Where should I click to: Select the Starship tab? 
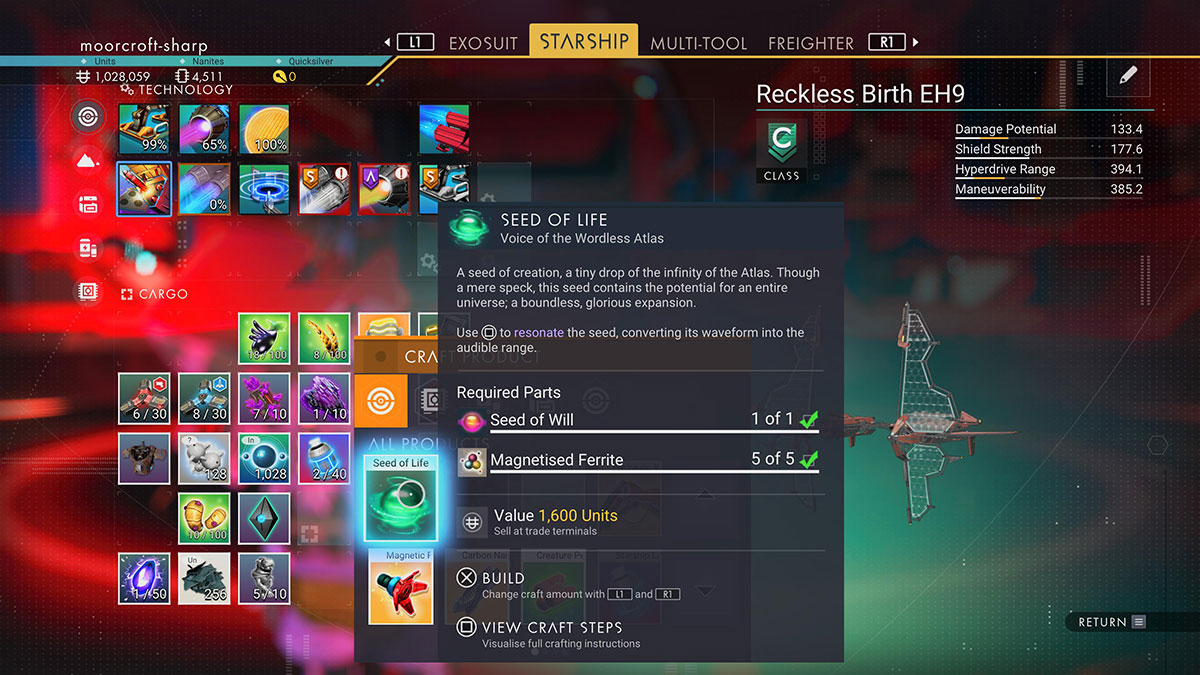(x=584, y=41)
